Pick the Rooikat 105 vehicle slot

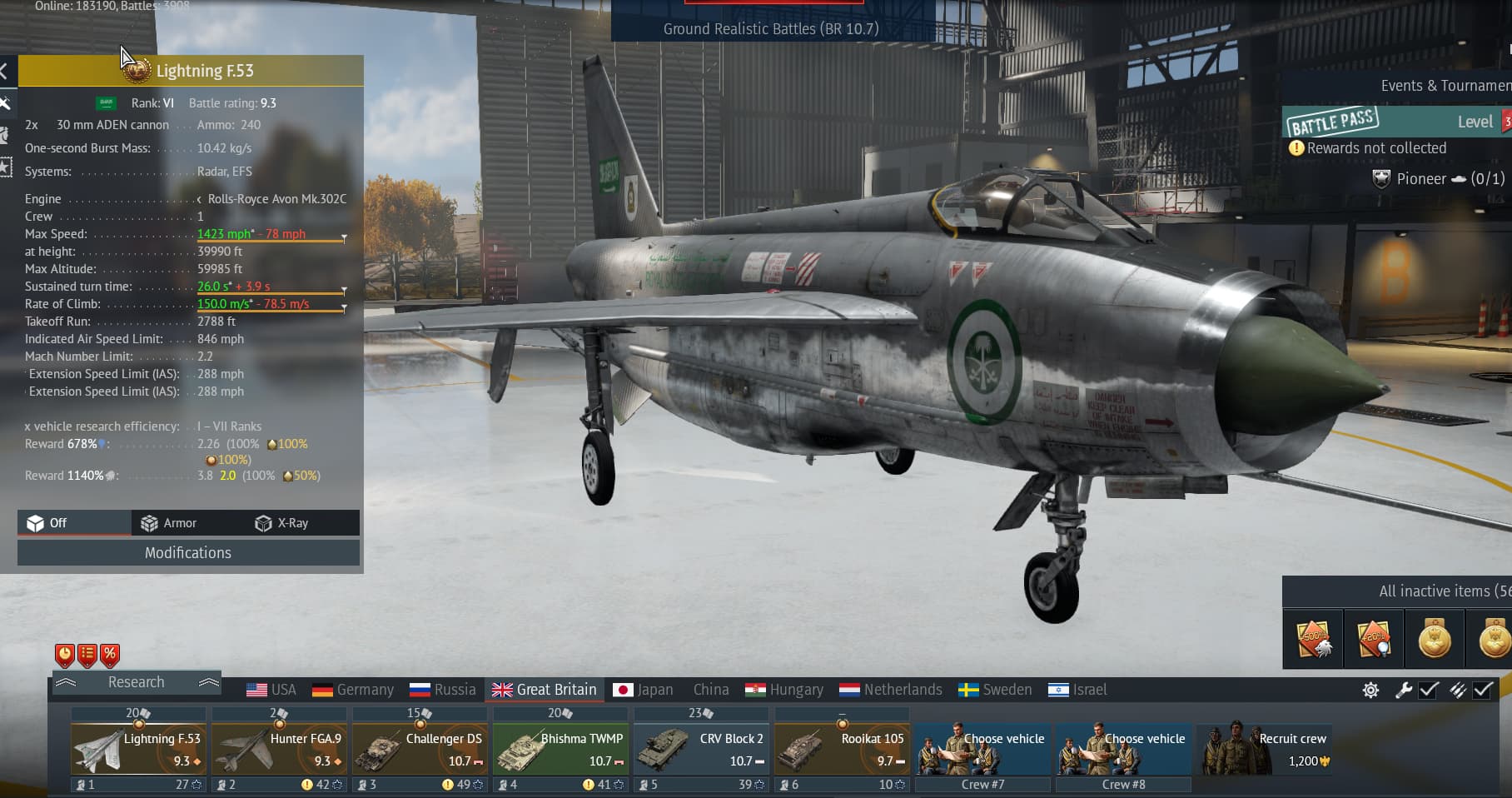point(842,749)
